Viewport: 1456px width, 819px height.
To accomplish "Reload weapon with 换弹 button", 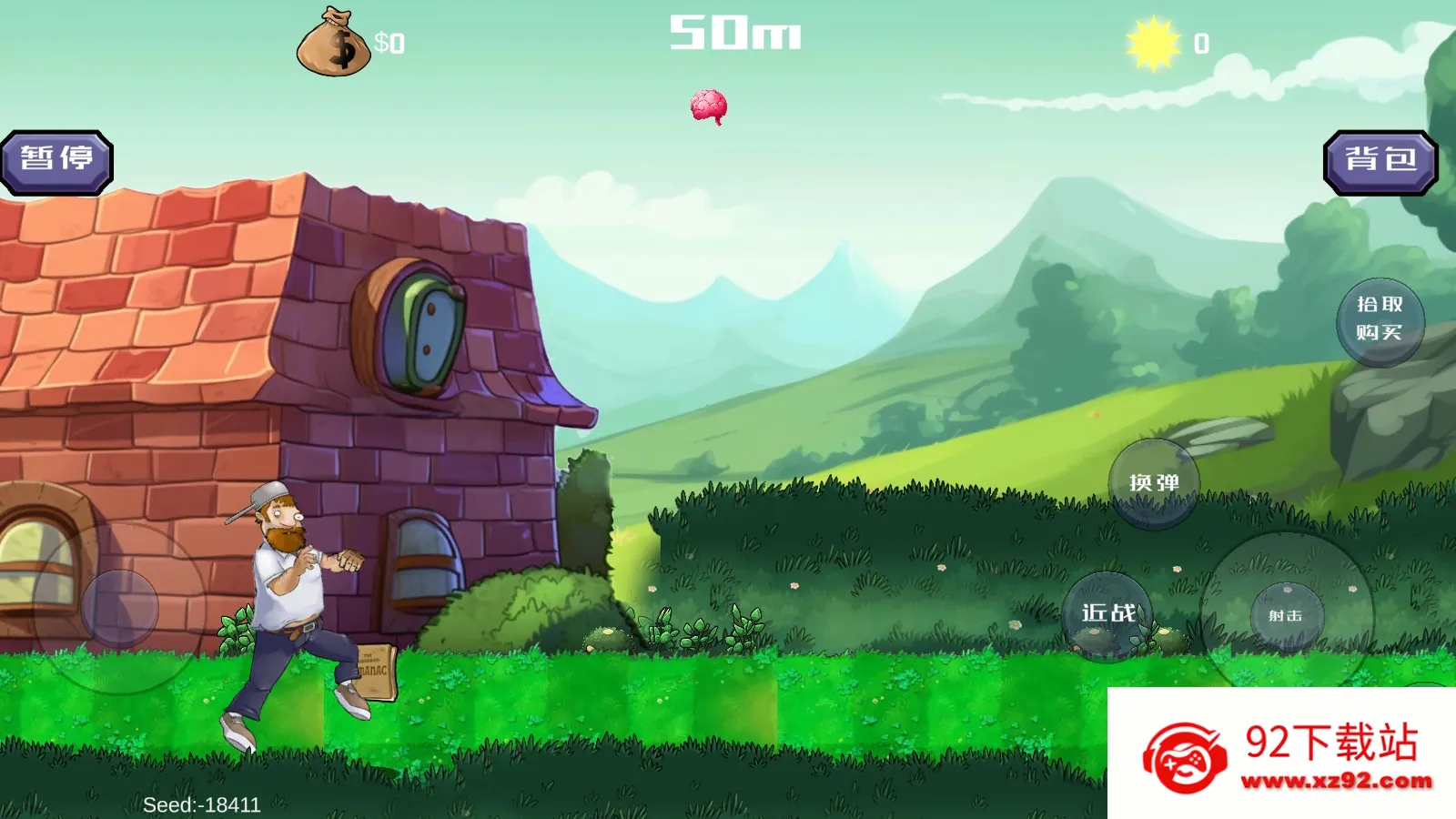I will 1154,483.
